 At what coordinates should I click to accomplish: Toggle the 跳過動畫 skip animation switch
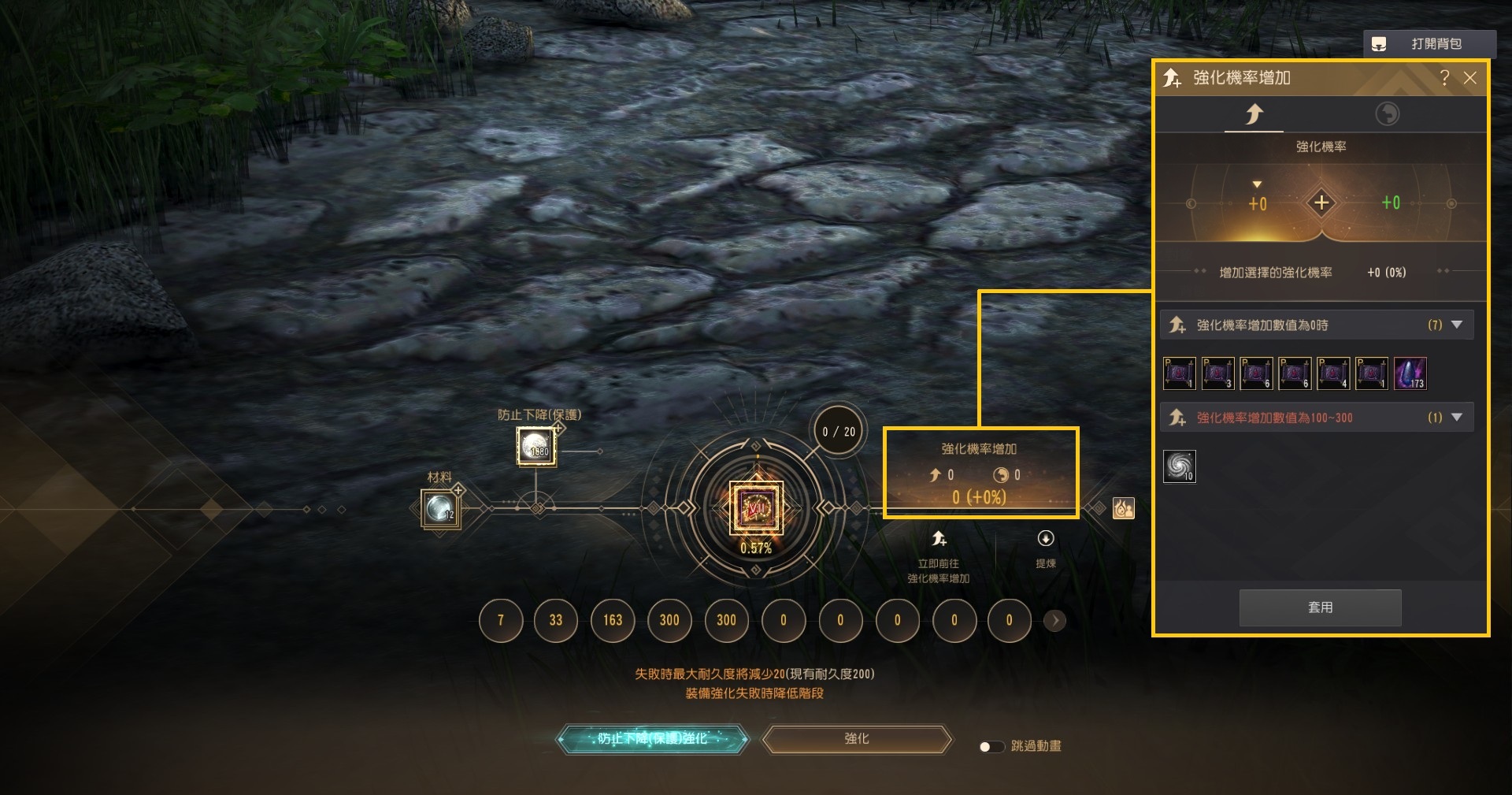point(991,746)
